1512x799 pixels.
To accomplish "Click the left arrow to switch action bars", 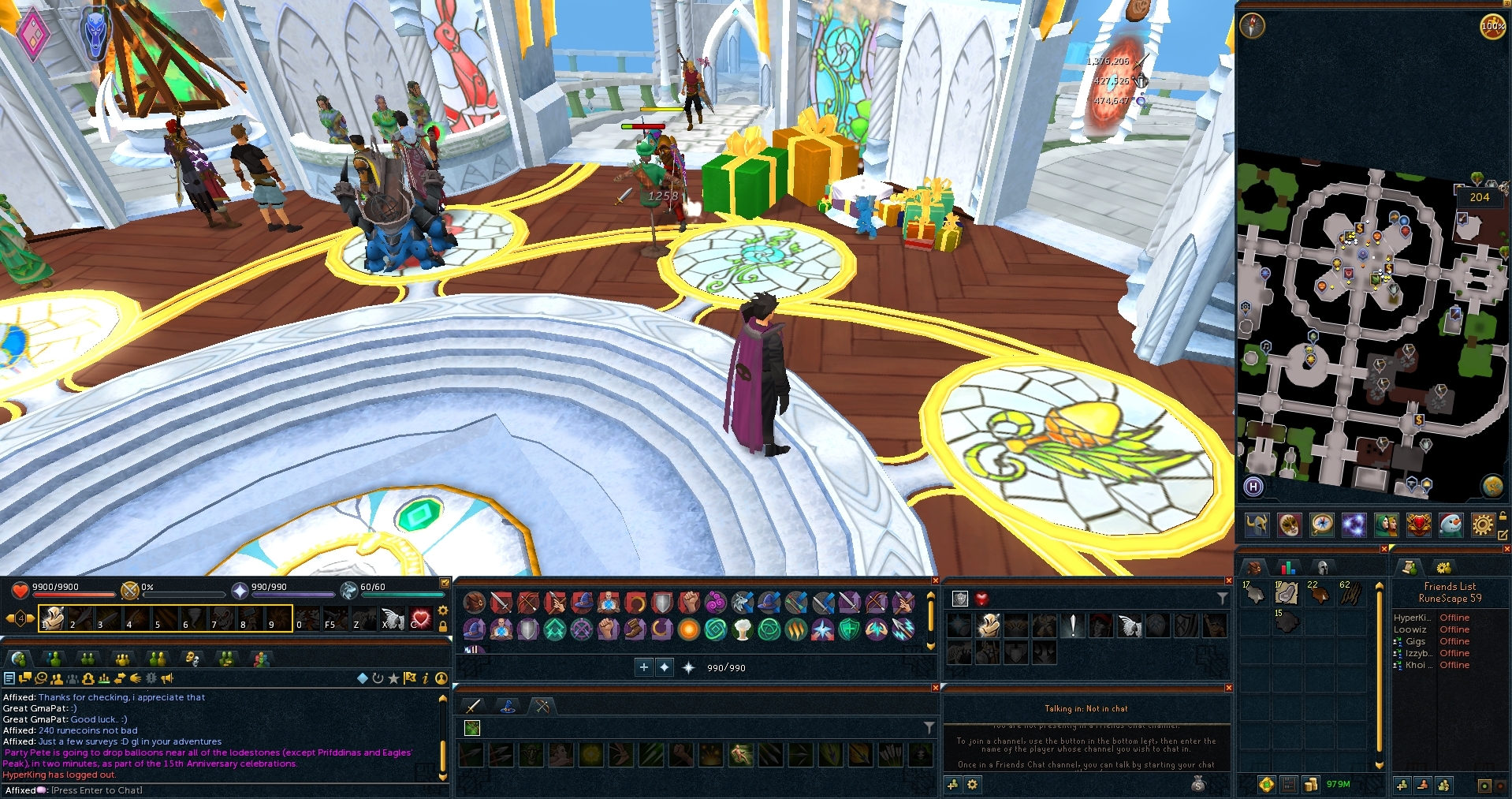I will (9, 618).
